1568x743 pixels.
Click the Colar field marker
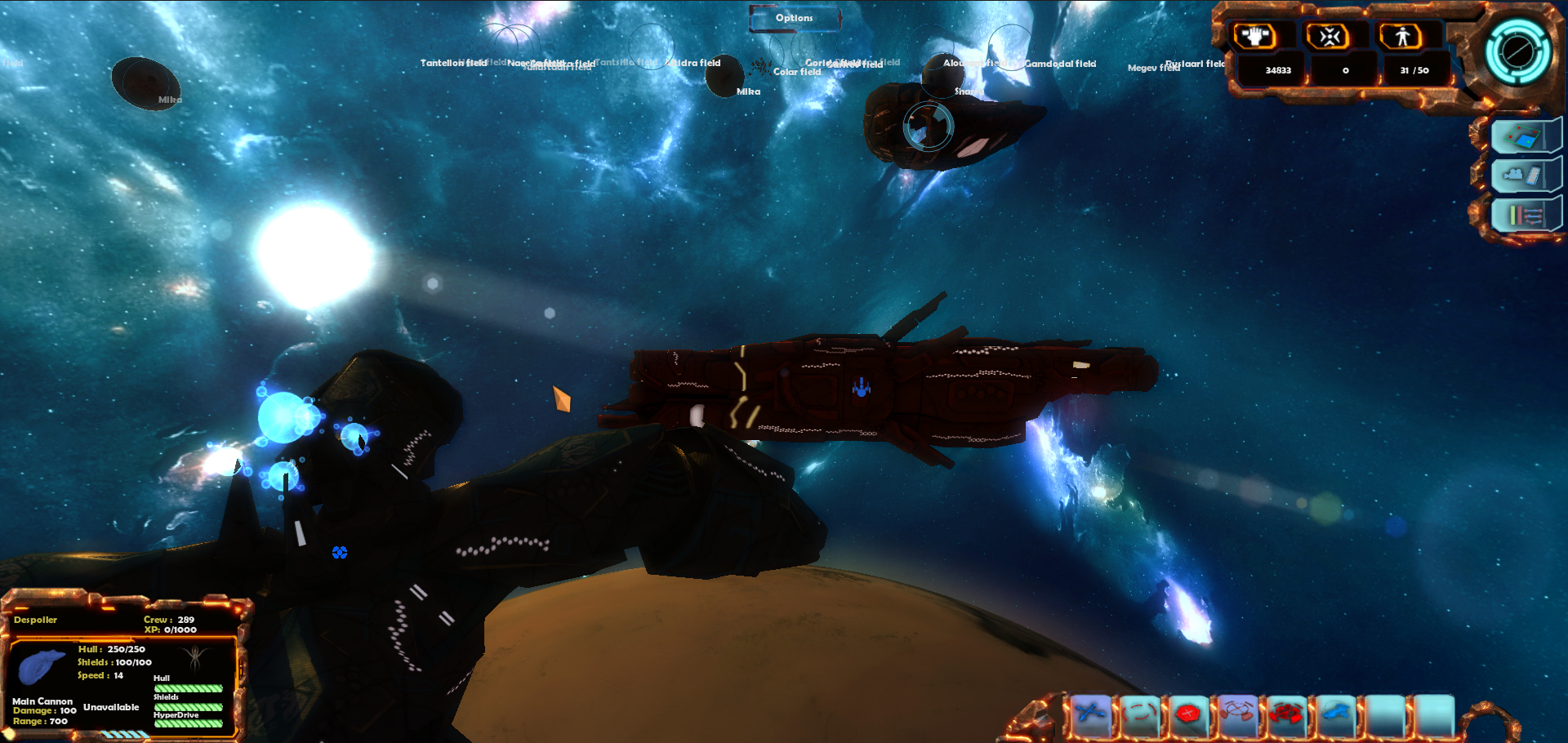(x=797, y=72)
